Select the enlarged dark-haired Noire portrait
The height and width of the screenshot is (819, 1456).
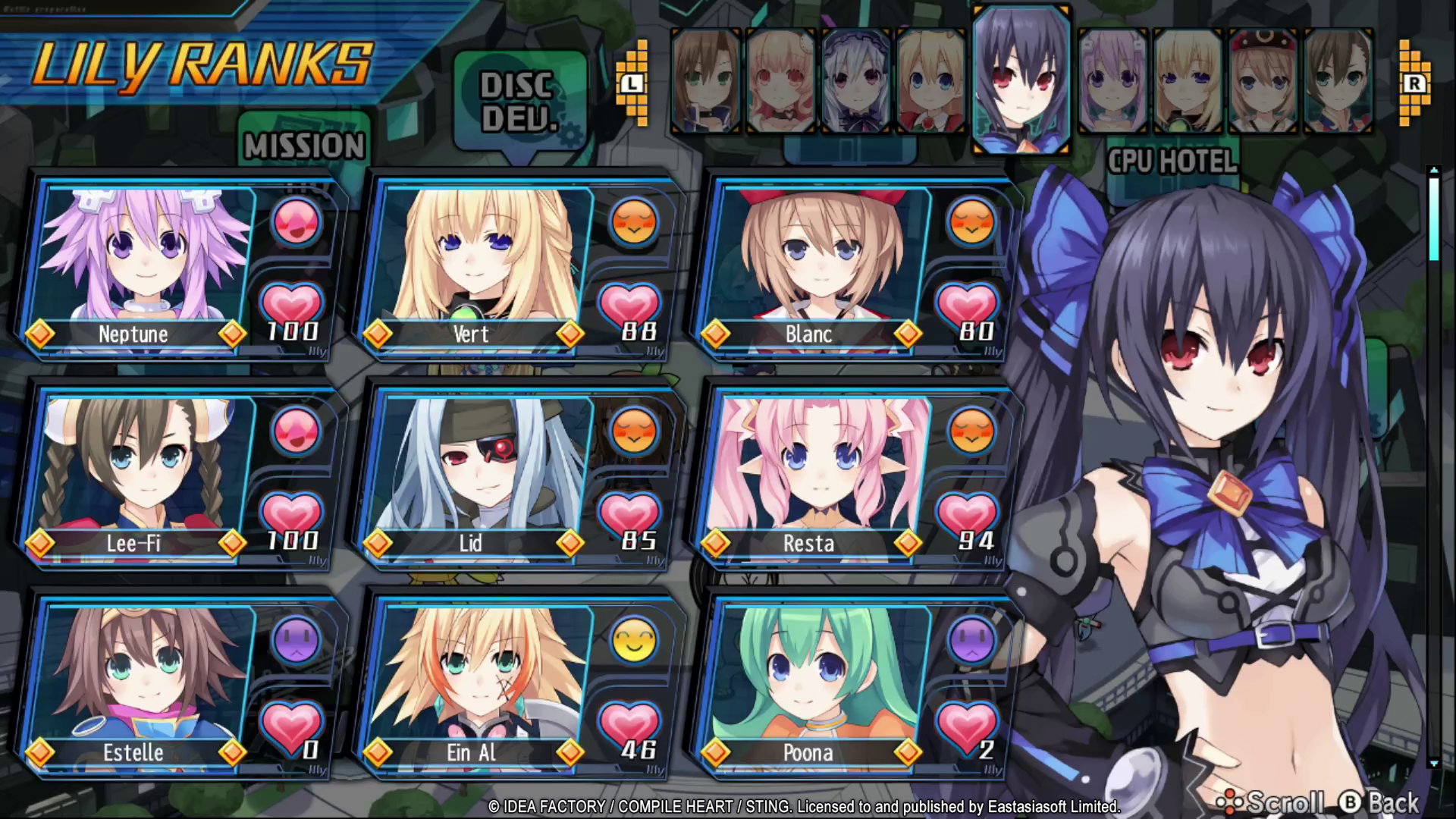(1021, 80)
